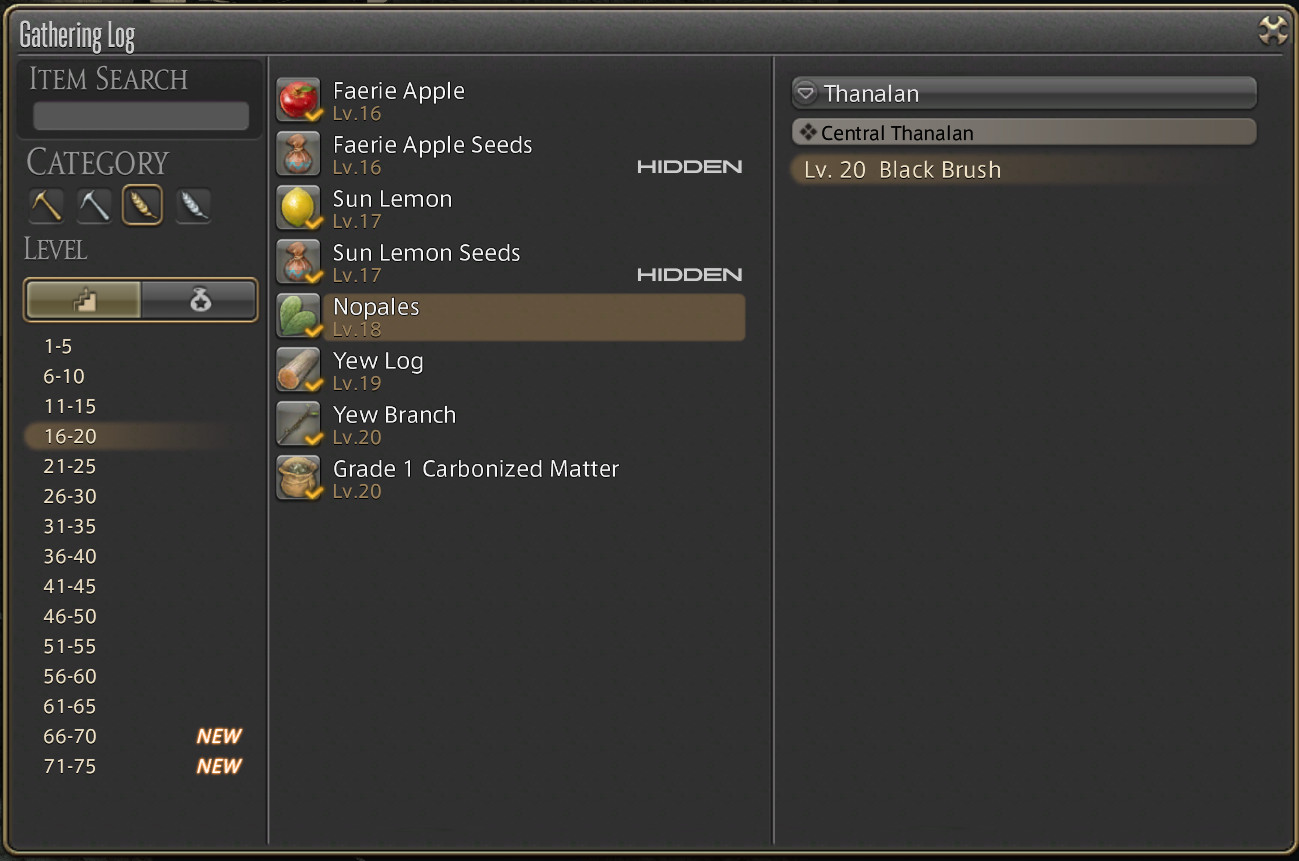This screenshot has width=1299, height=861.
Task: Collapse the Thanalan region header
Action: click(x=1022, y=94)
